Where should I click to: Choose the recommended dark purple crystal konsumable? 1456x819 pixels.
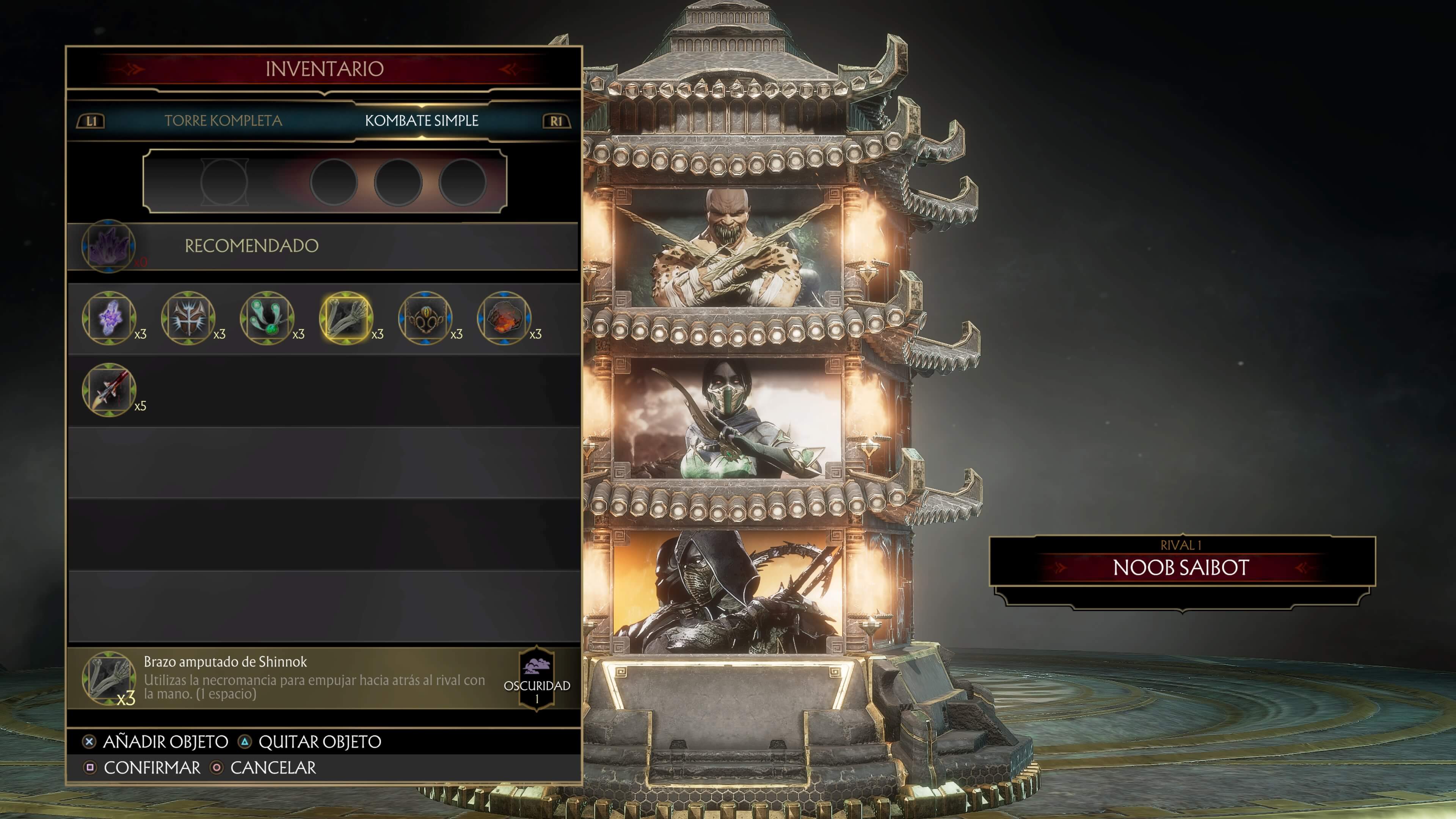click(108, 246)
